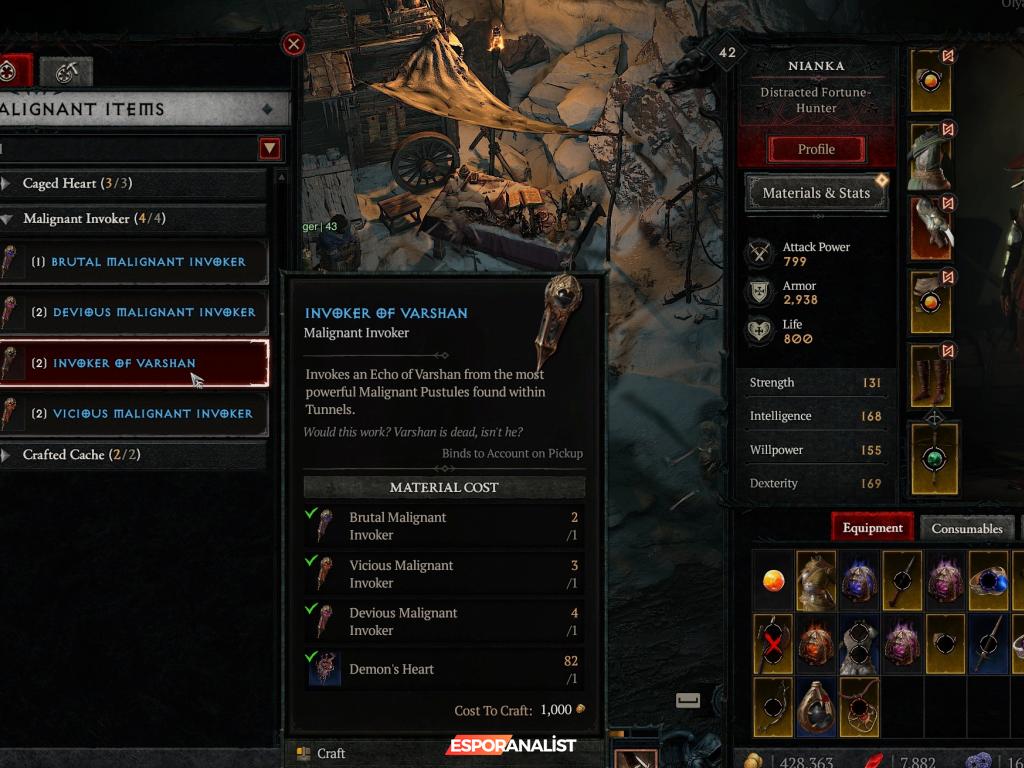Image resolution: width=1024 pixels, height=768 pixels.
Task: Select the equipped green amulet slot
Action: pos(935,458)
